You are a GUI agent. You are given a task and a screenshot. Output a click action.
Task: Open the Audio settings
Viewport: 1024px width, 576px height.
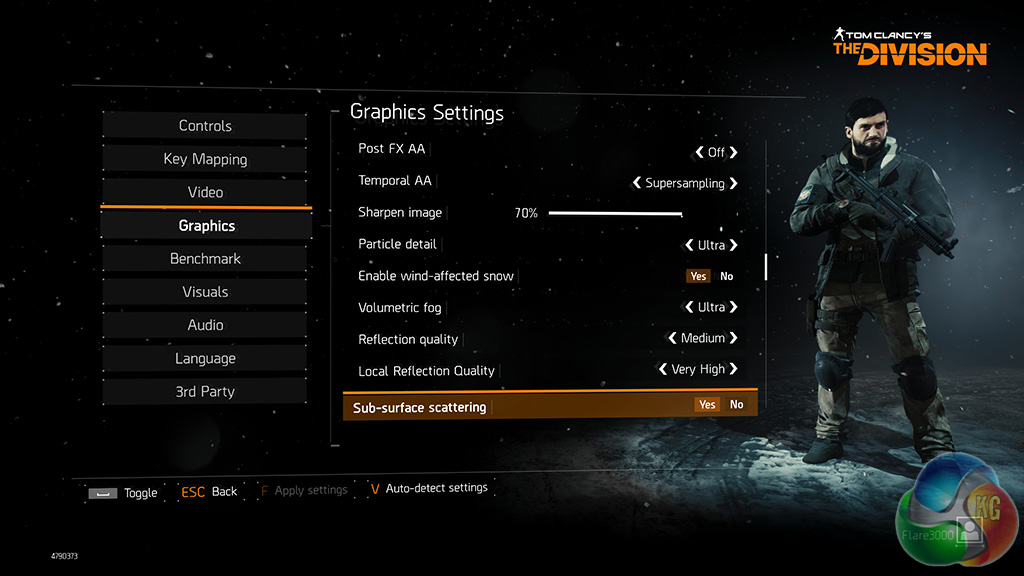pyautogui.click(x=205, y=325)
